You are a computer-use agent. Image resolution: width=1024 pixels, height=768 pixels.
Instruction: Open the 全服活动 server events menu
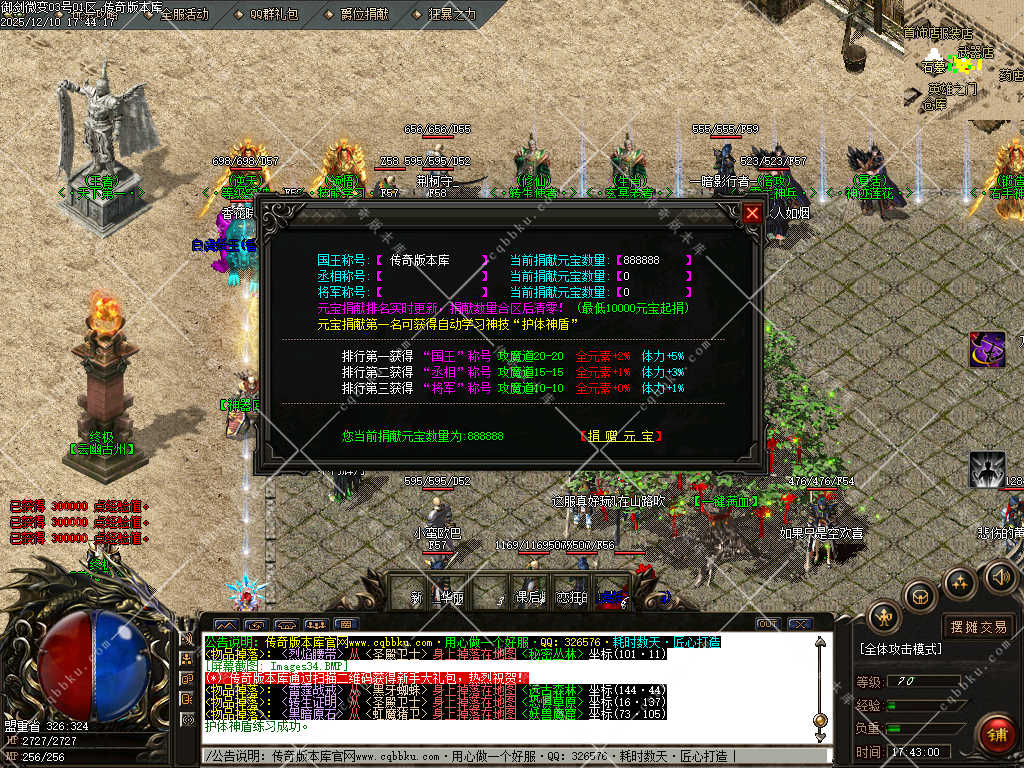tap(178, 14)
